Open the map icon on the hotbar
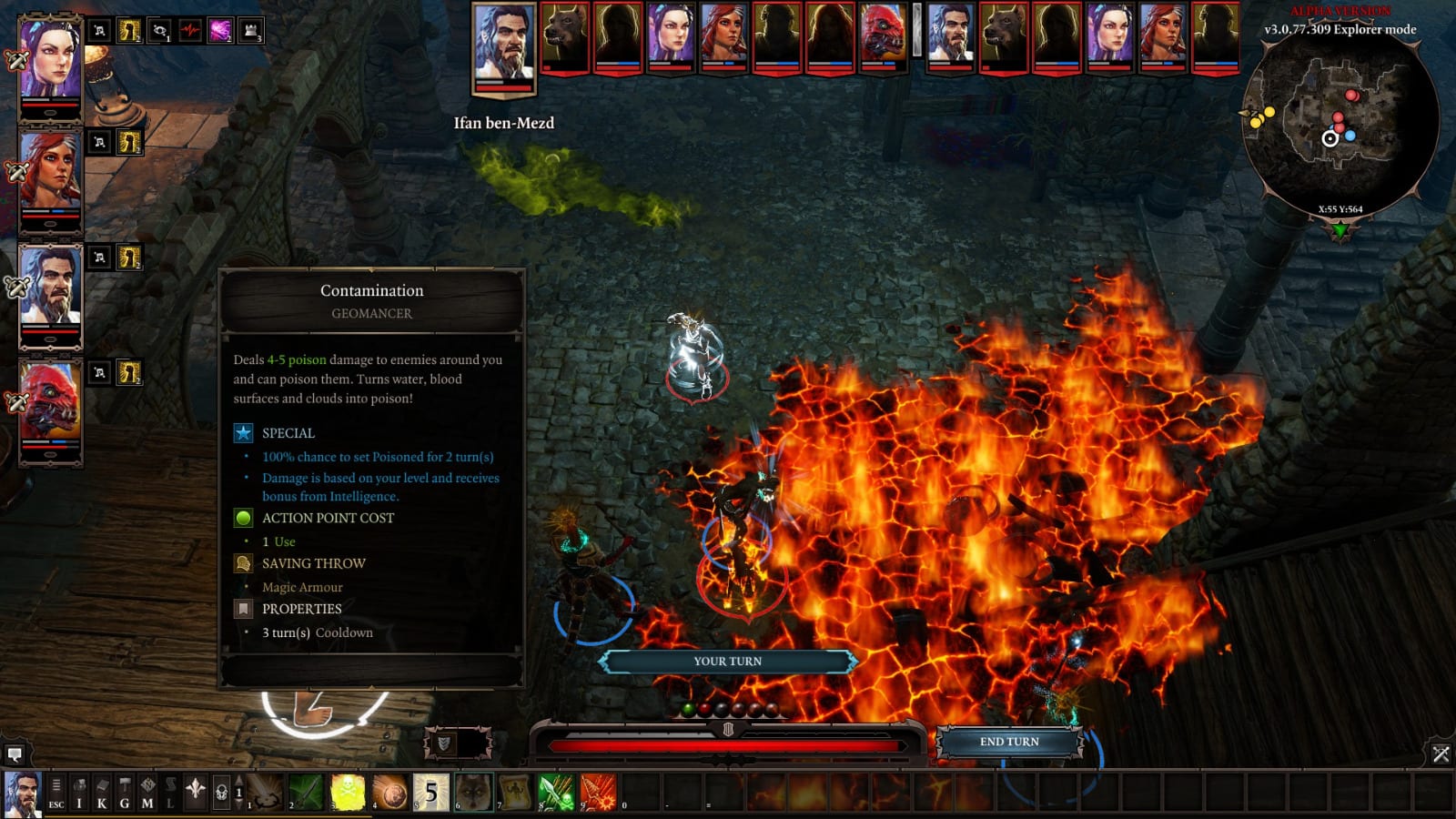1456x819 pixels. coord(147,790)
